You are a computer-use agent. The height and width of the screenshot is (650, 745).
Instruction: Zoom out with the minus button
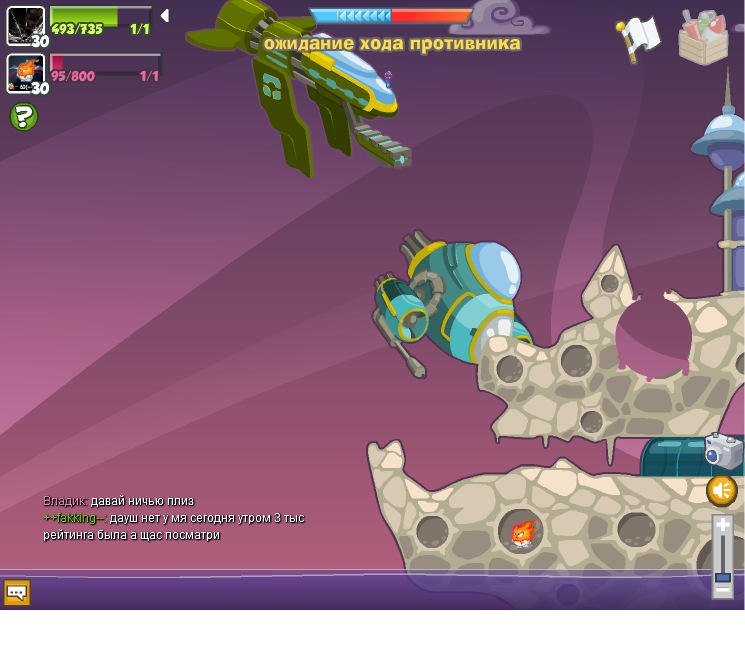click(722, 590)
